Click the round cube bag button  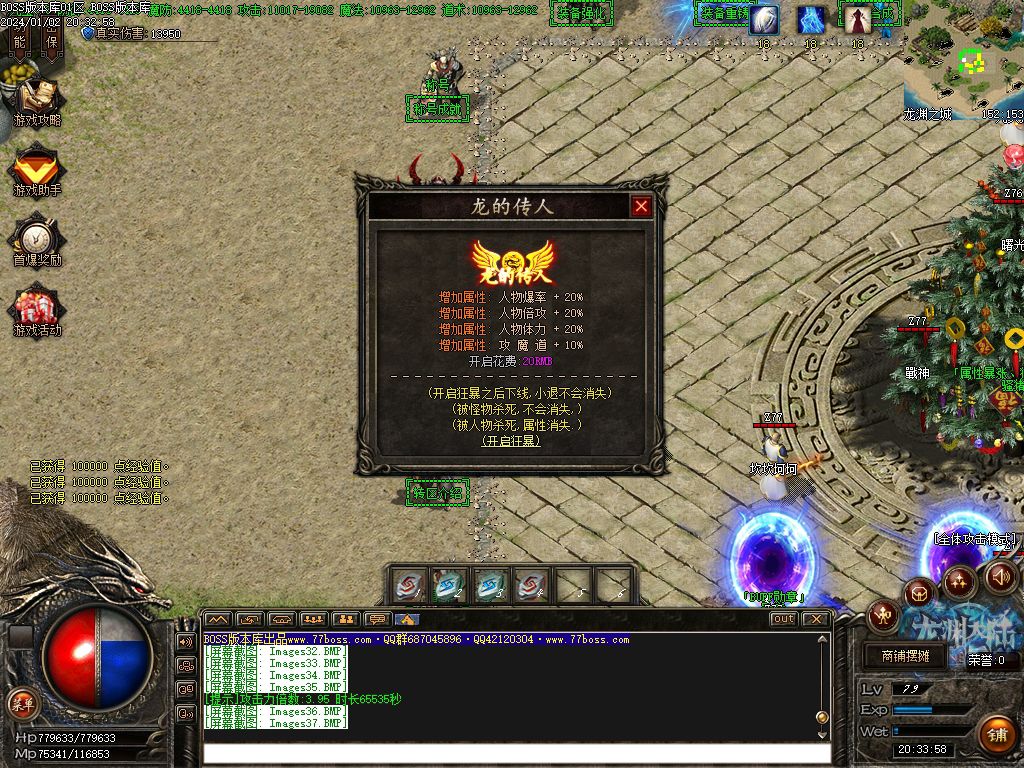pos(919,594)
